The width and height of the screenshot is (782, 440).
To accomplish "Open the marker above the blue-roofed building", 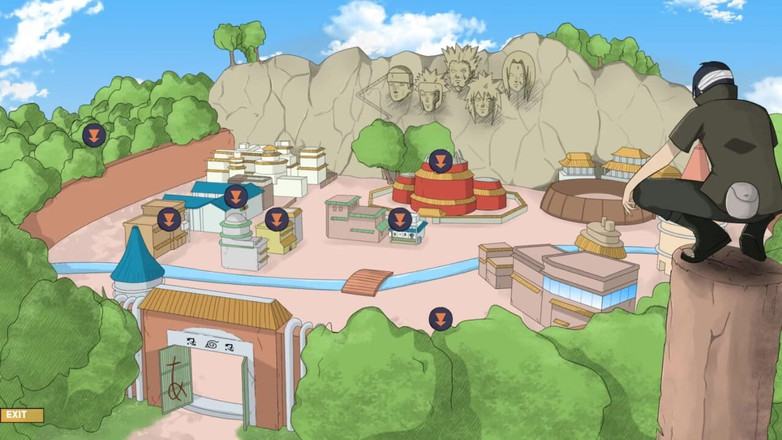I will coord(236,196).
